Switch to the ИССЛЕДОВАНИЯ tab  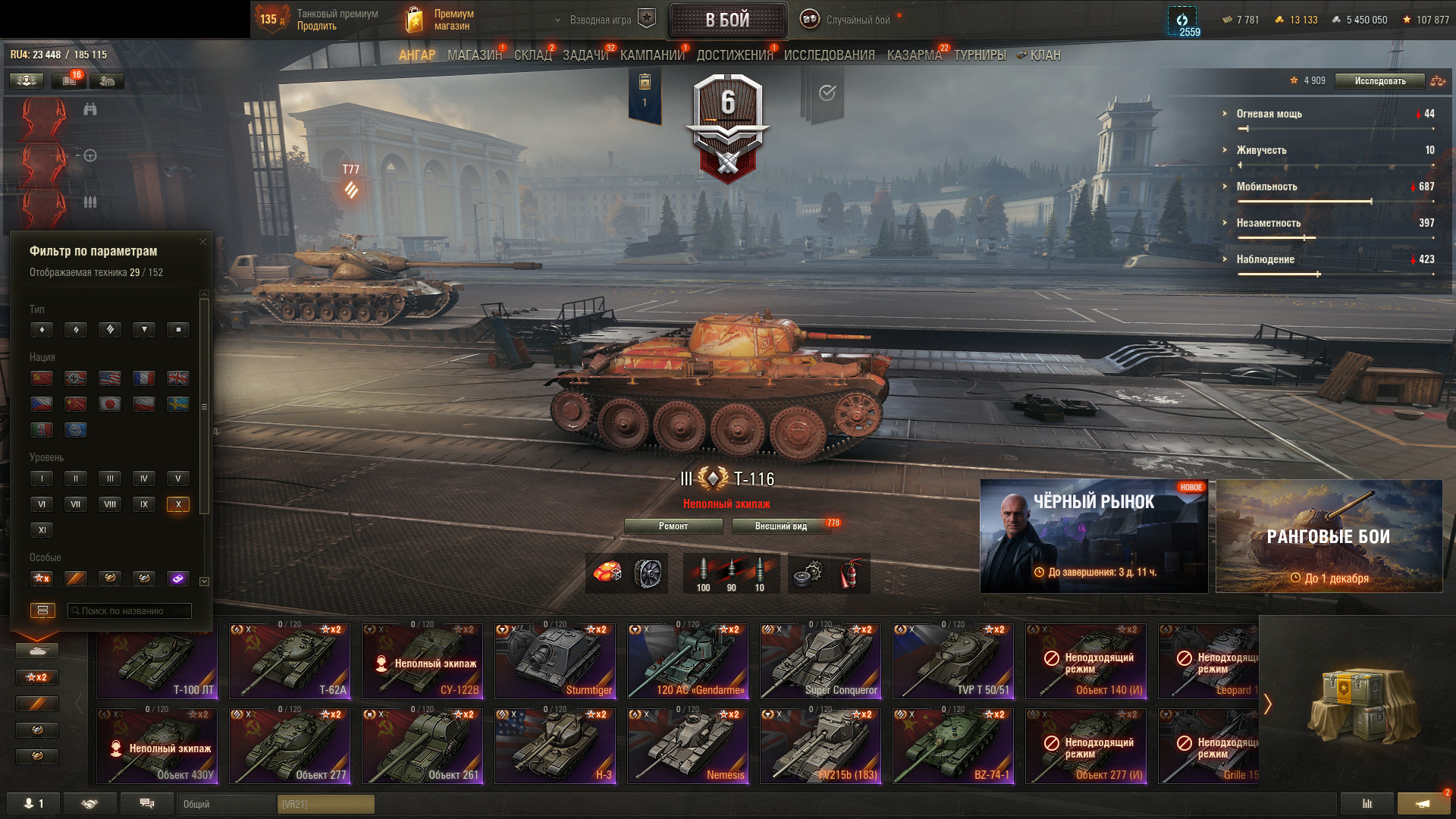pos(829,55)
